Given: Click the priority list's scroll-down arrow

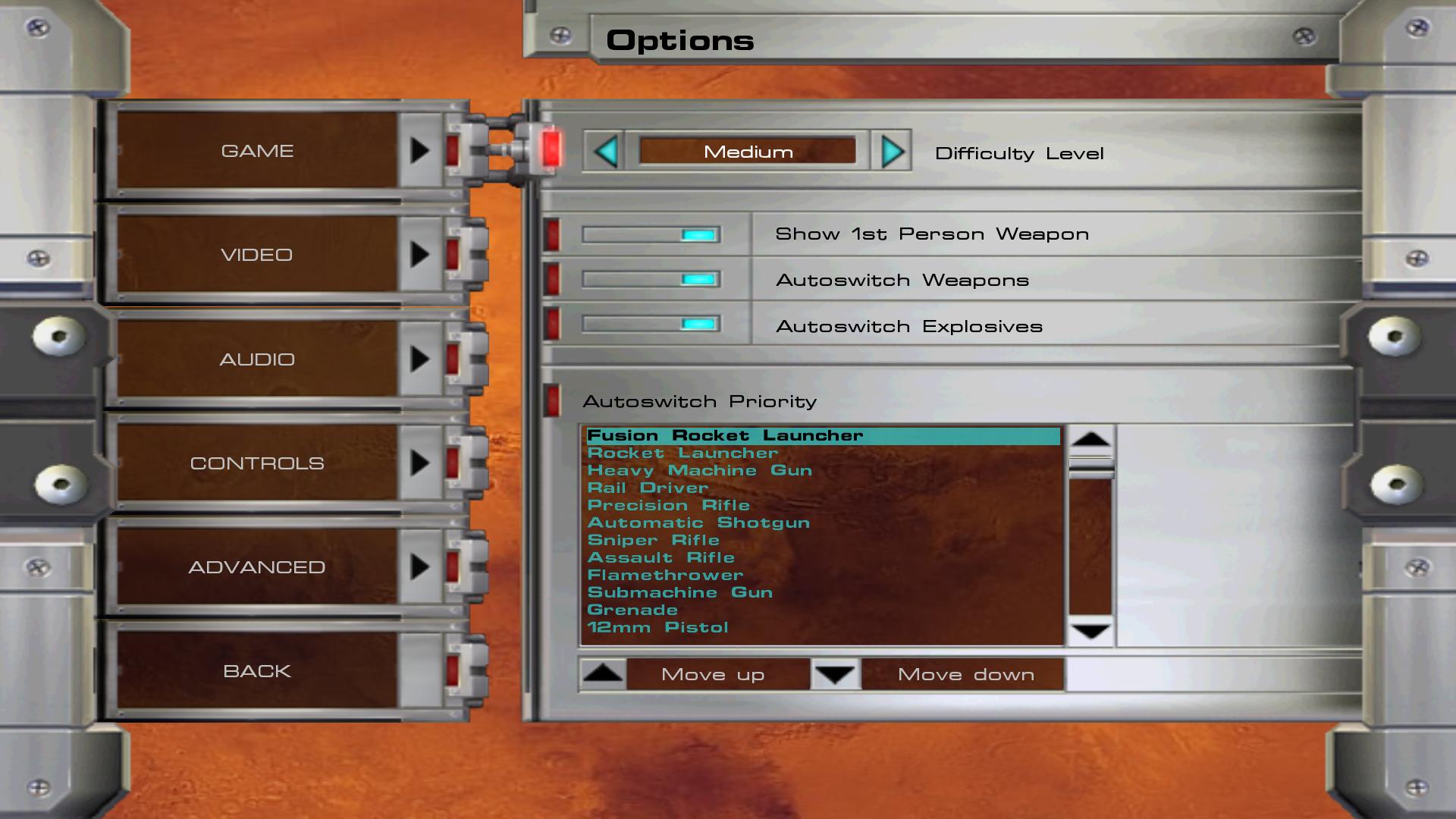Looking at the screenshot, I should pos(1090,632).
